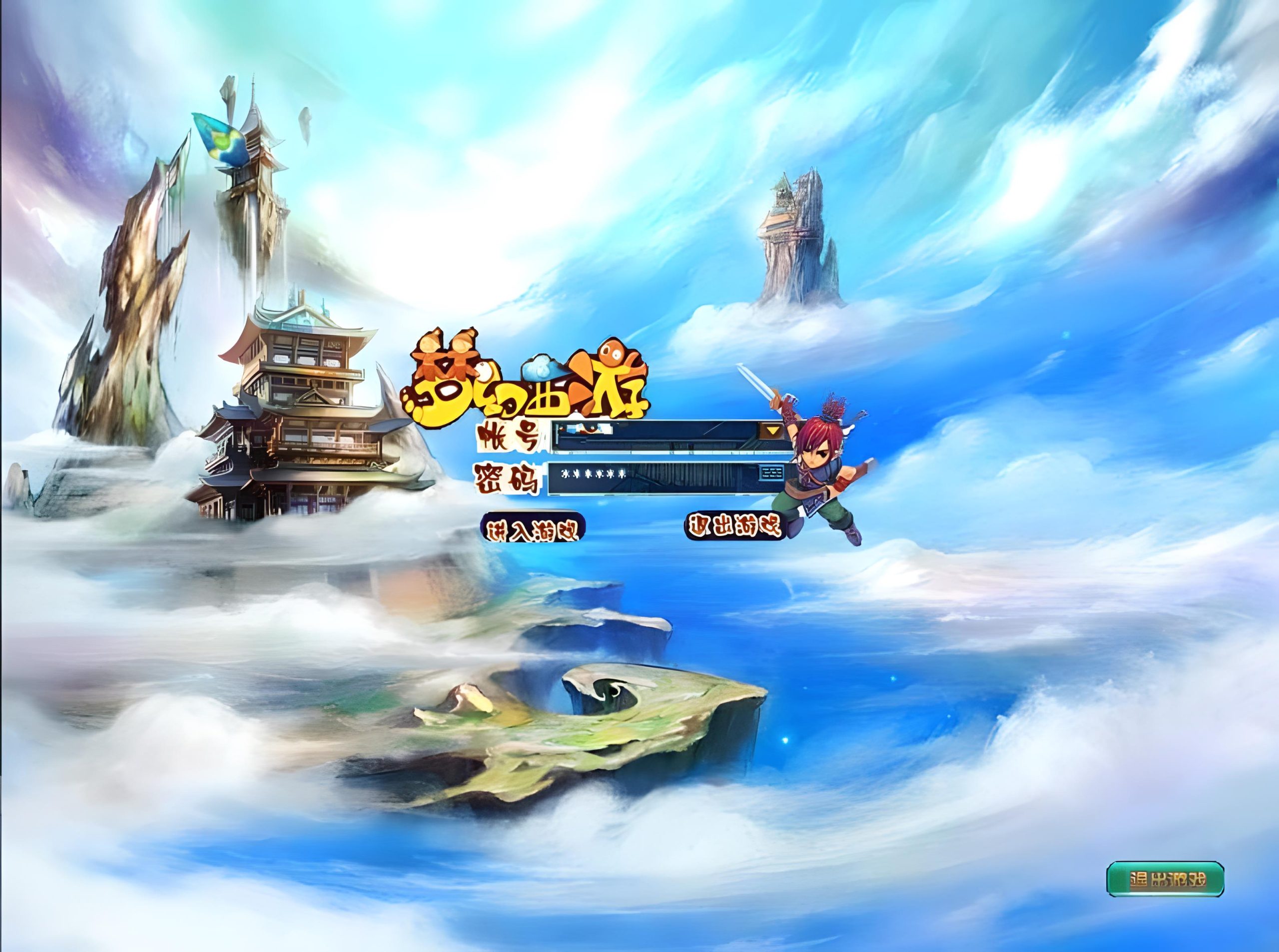Image resolution: width=1279 pixels, height=952 pixels.
Task: Focus the 密码 password input field
Action: (x=651, y=478)
